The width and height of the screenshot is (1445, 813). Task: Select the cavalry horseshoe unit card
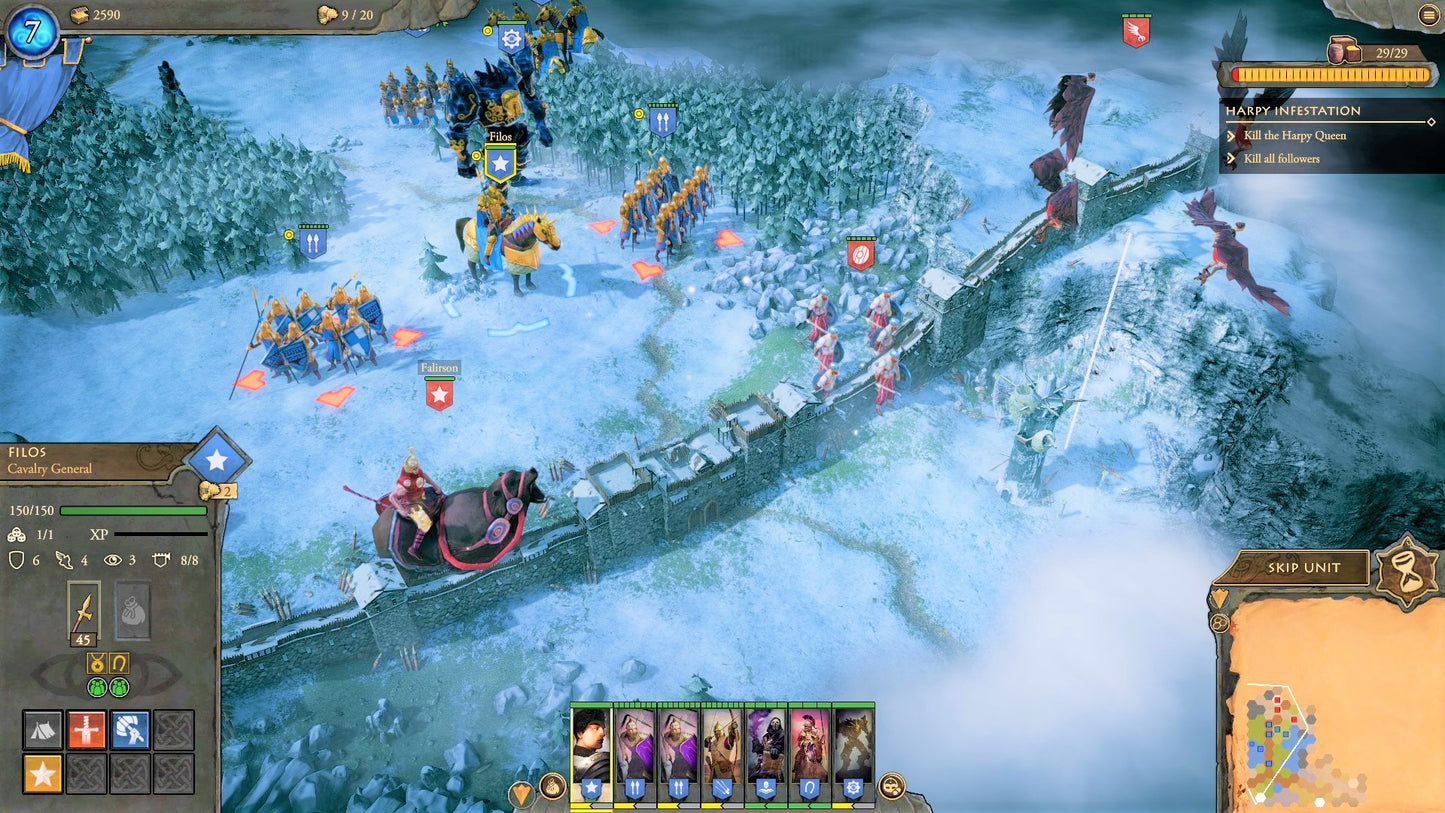pyautogui.click(x=810, y=755)
